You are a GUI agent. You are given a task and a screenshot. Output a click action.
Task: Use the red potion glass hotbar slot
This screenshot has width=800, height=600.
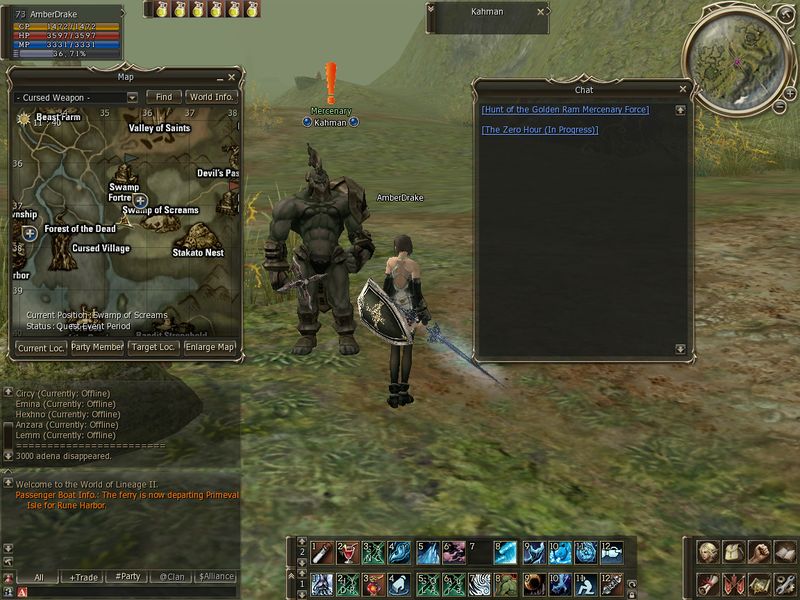pos(346,551)
